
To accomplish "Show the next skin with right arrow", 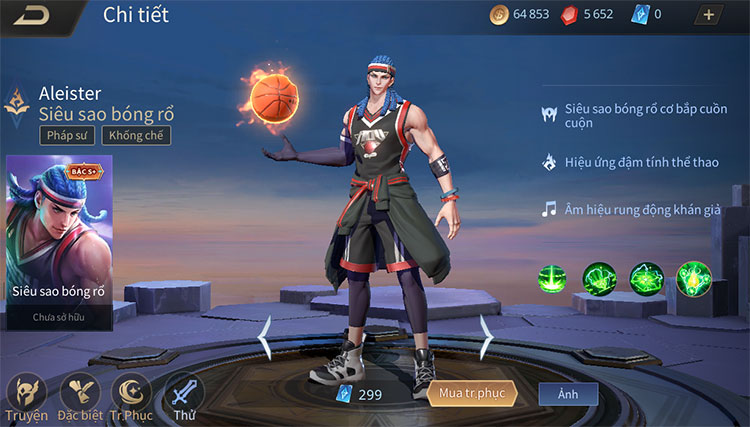I will [x=486, y=338].
